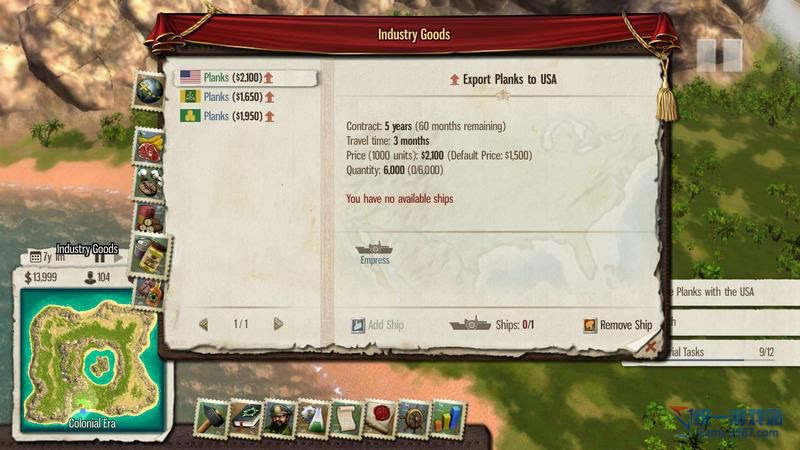800x450 pixels.
Task: Open the logs and red barrel goods tab
Action: click(149, 215)
